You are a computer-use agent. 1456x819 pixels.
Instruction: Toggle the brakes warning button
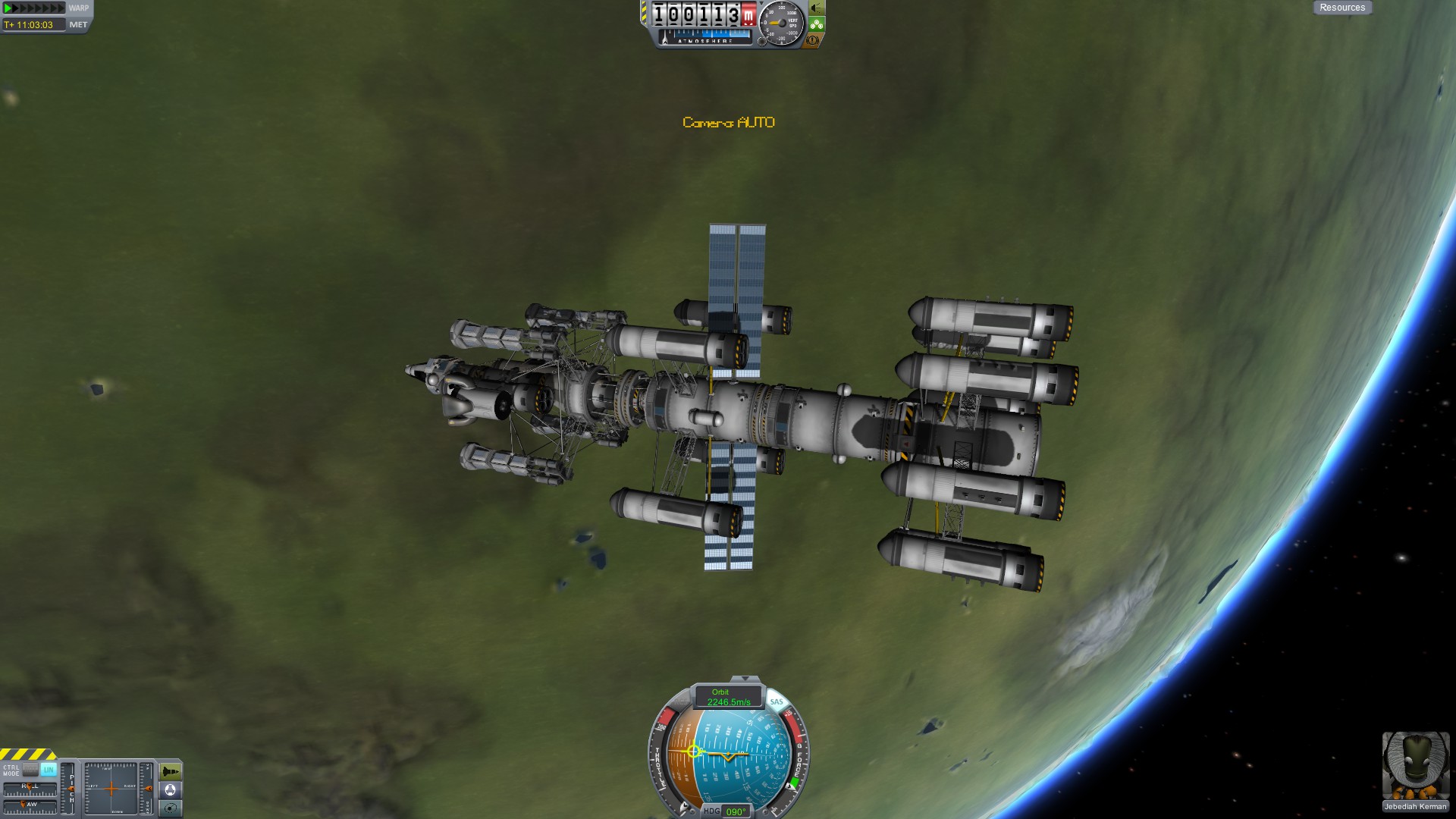pyautogui.click(x=812, y=40)
